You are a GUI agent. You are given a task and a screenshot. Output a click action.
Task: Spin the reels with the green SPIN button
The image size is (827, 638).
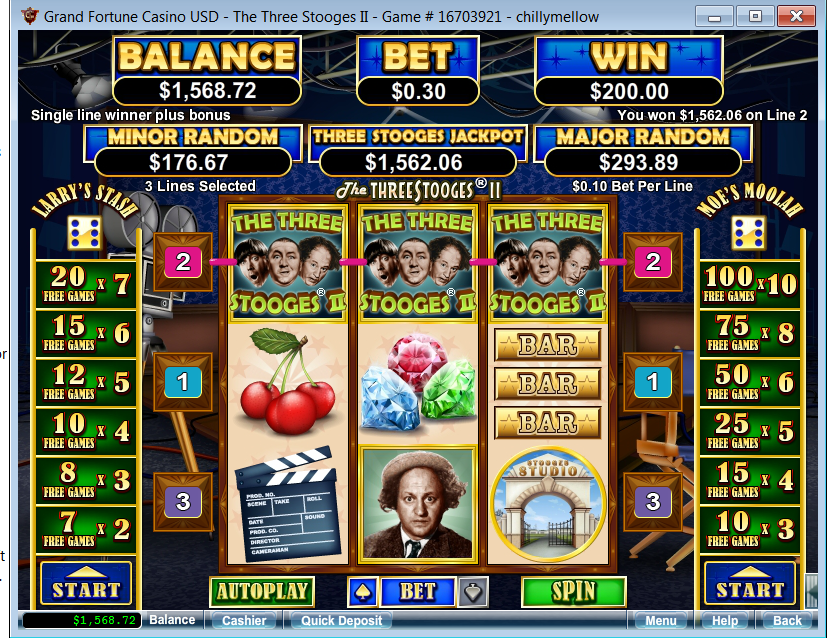(x=573, y=591)
